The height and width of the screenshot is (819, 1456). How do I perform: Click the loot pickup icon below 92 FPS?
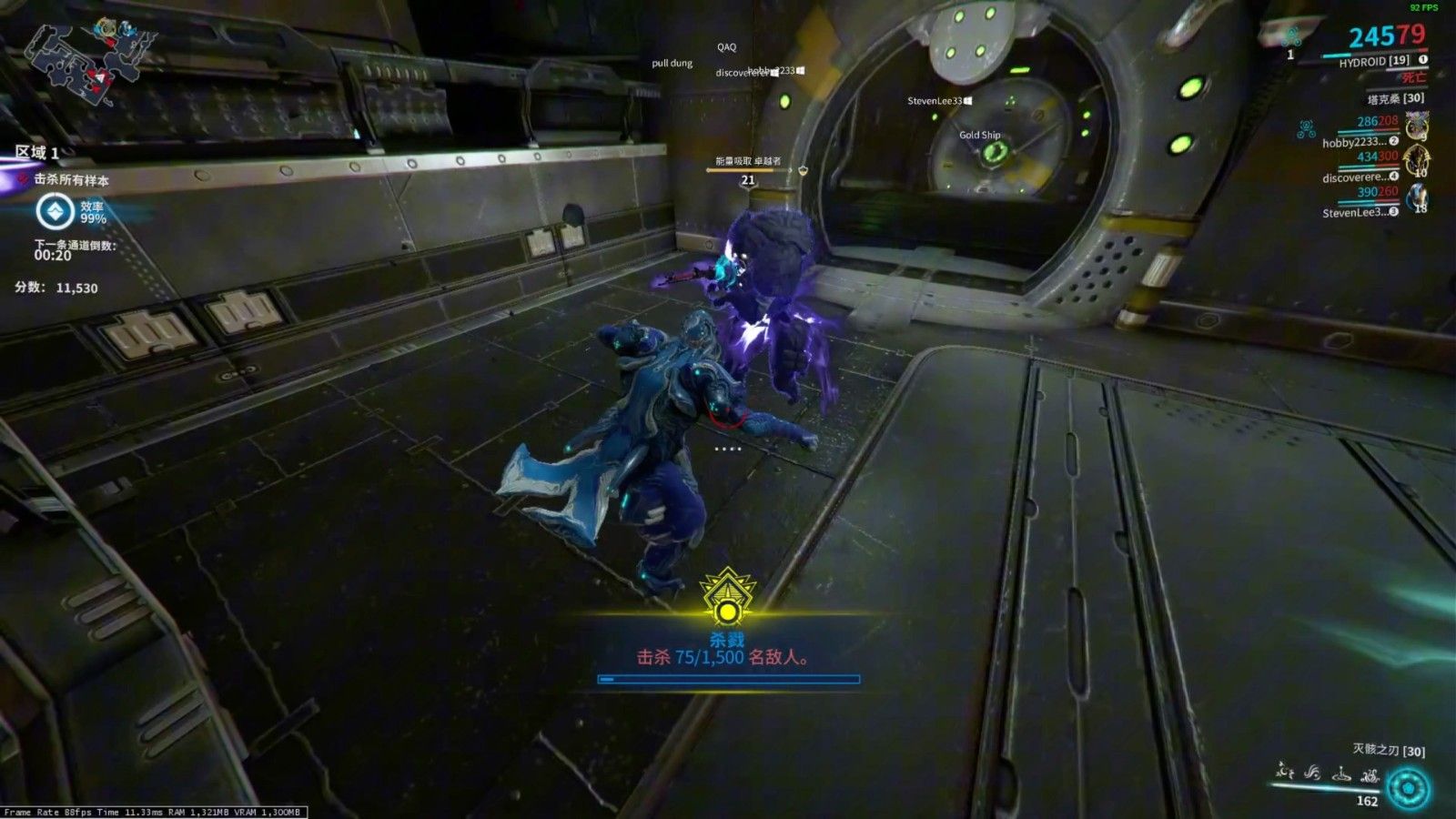pos(1292,38)
